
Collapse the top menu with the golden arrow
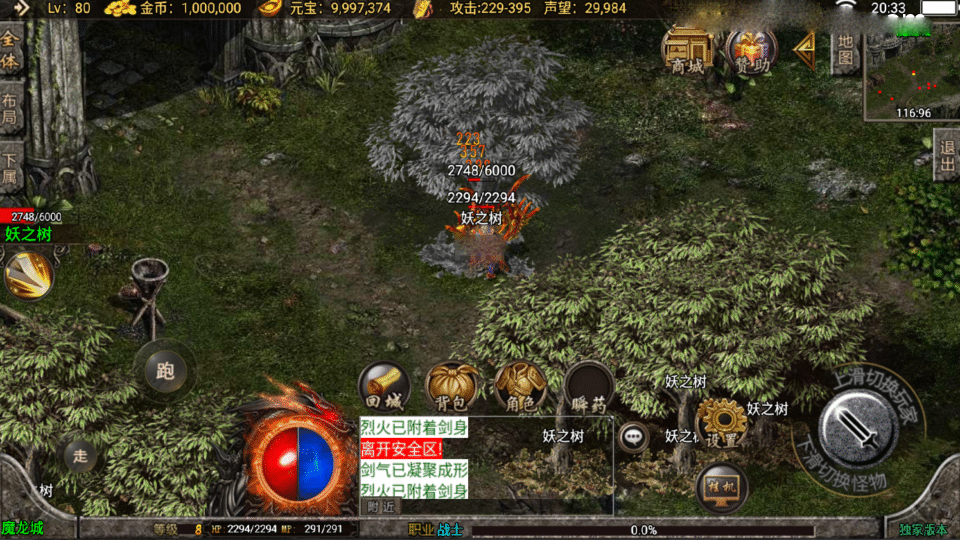[804, 46]
